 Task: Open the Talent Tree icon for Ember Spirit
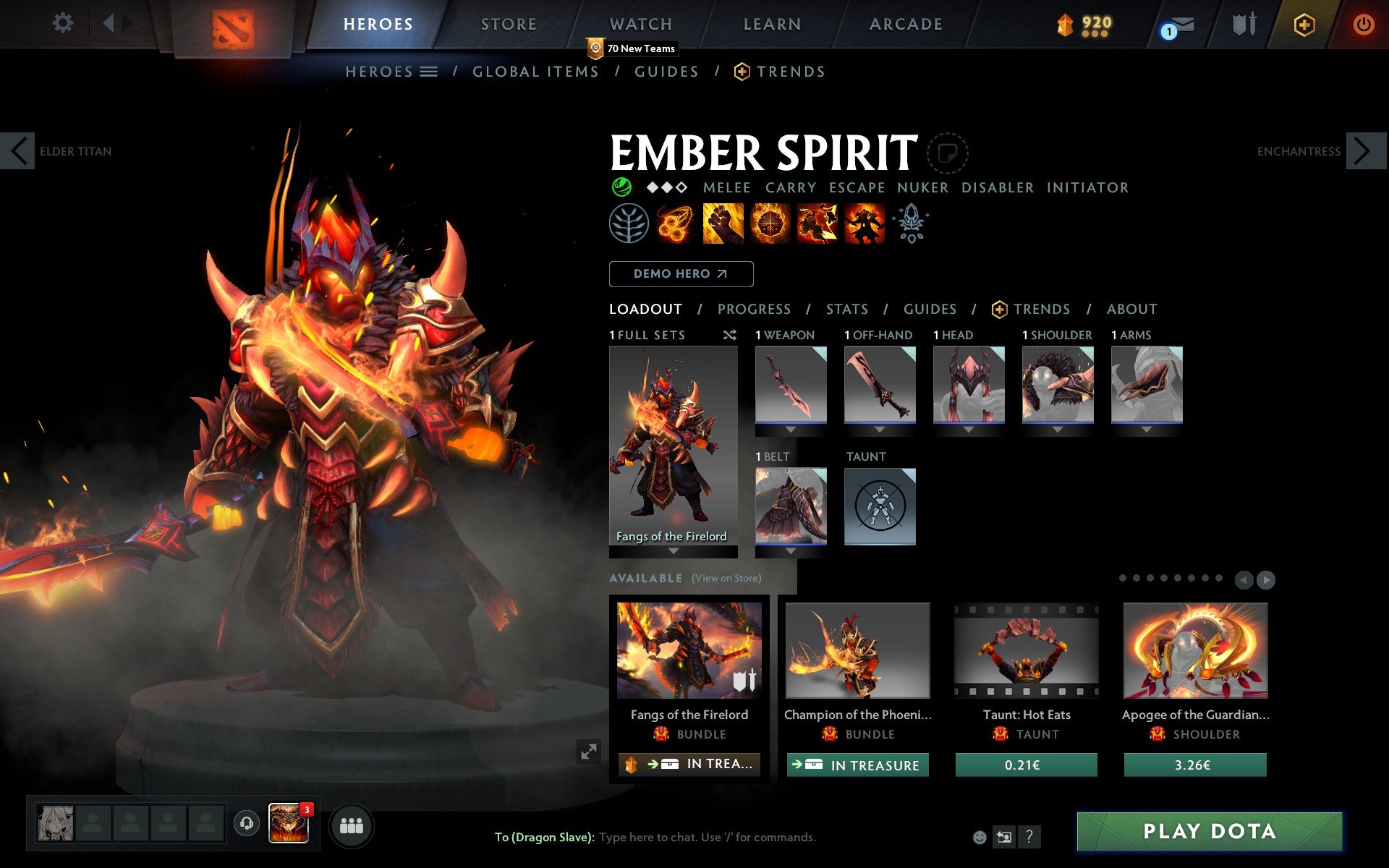pos(629,223)
